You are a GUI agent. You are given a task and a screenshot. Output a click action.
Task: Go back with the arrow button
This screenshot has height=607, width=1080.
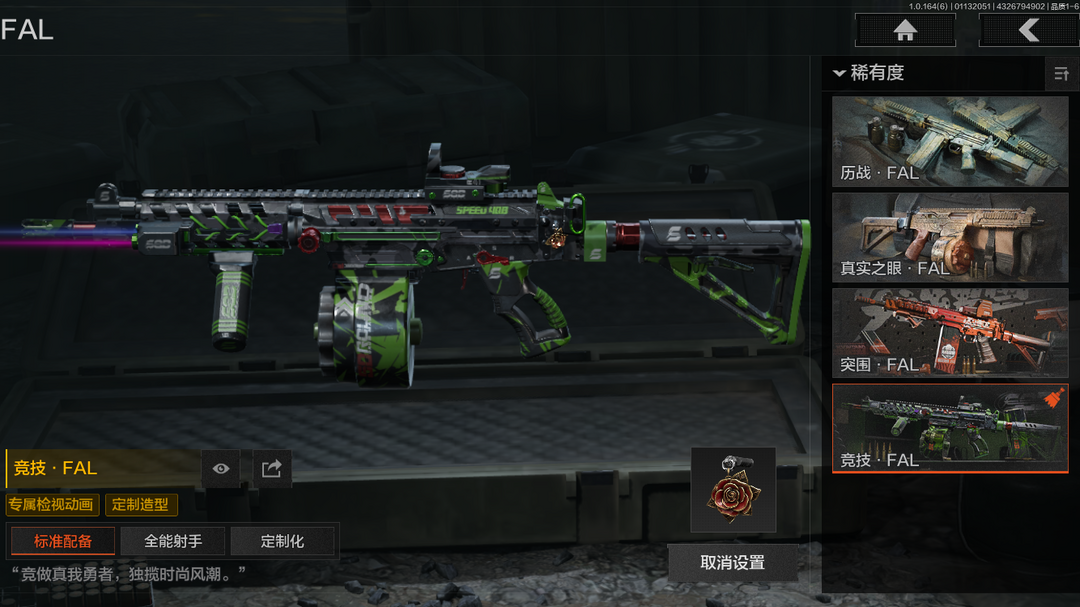coord(1028,30)
